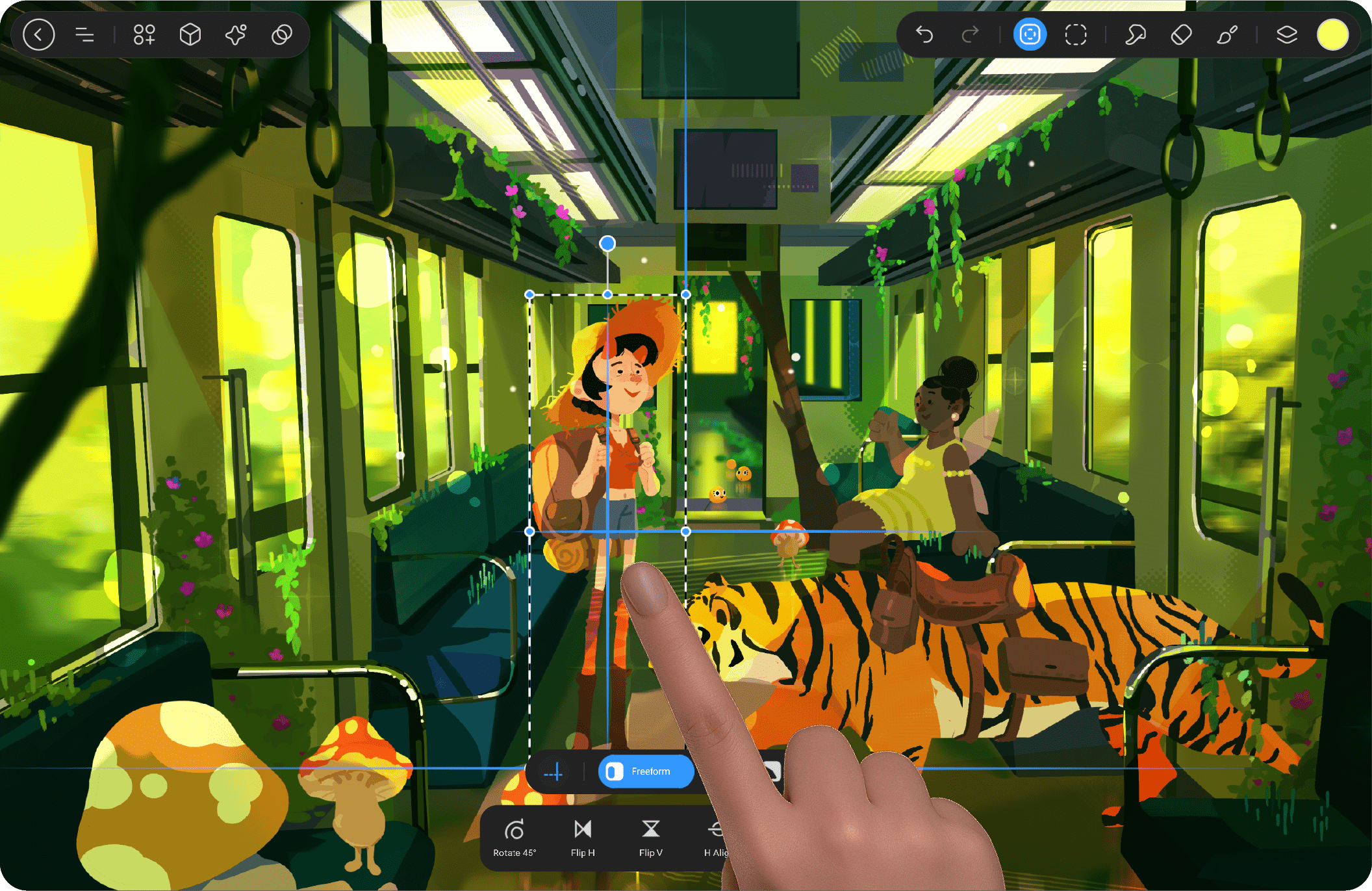
Task: Choose the Freeform transform mode
Action: (x=646, y=771)
